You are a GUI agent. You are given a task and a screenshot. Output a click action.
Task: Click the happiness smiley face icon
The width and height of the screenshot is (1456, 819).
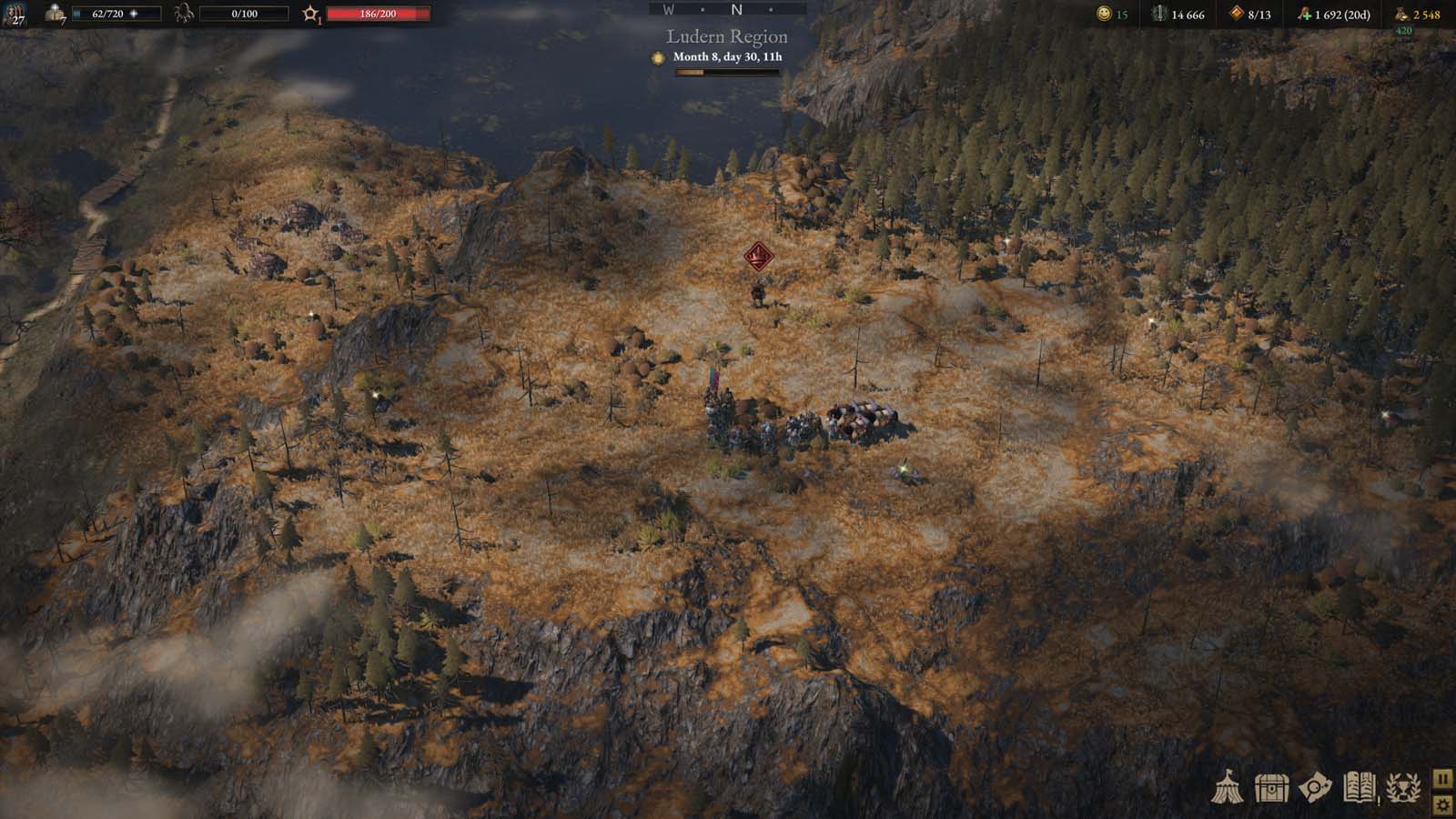click(x=1104, y=14)
